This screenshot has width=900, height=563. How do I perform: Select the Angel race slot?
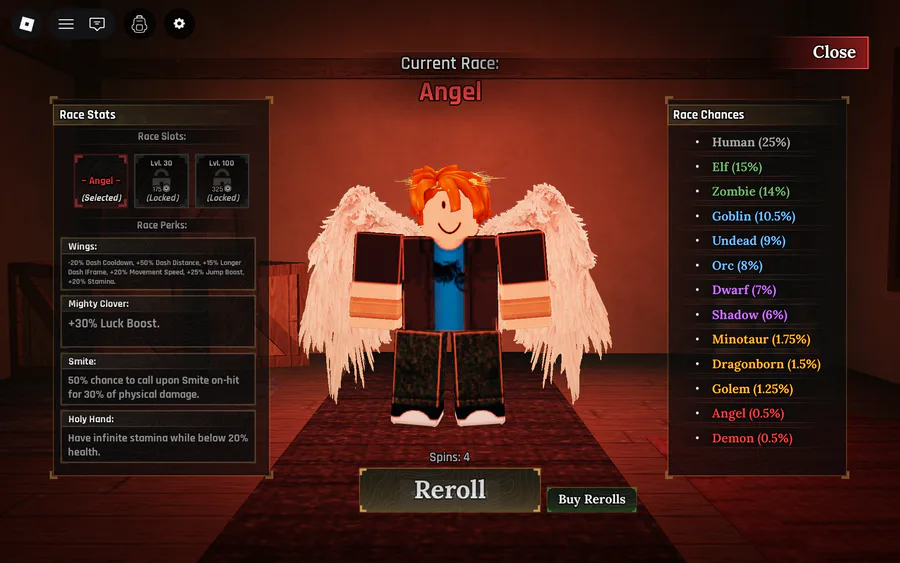coord(101,181)
